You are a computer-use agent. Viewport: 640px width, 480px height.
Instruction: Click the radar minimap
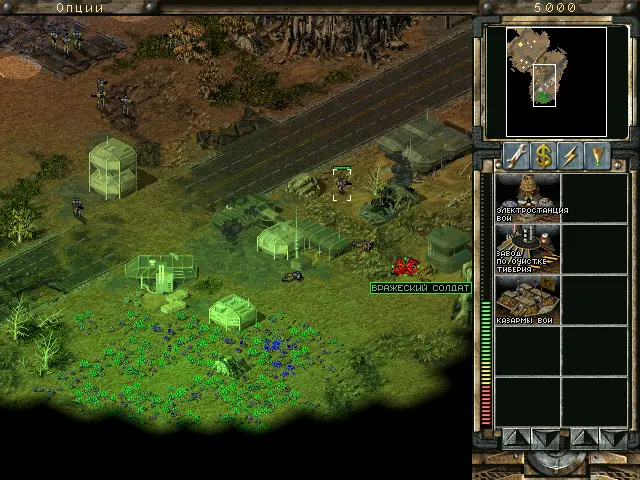coord(556,81)
